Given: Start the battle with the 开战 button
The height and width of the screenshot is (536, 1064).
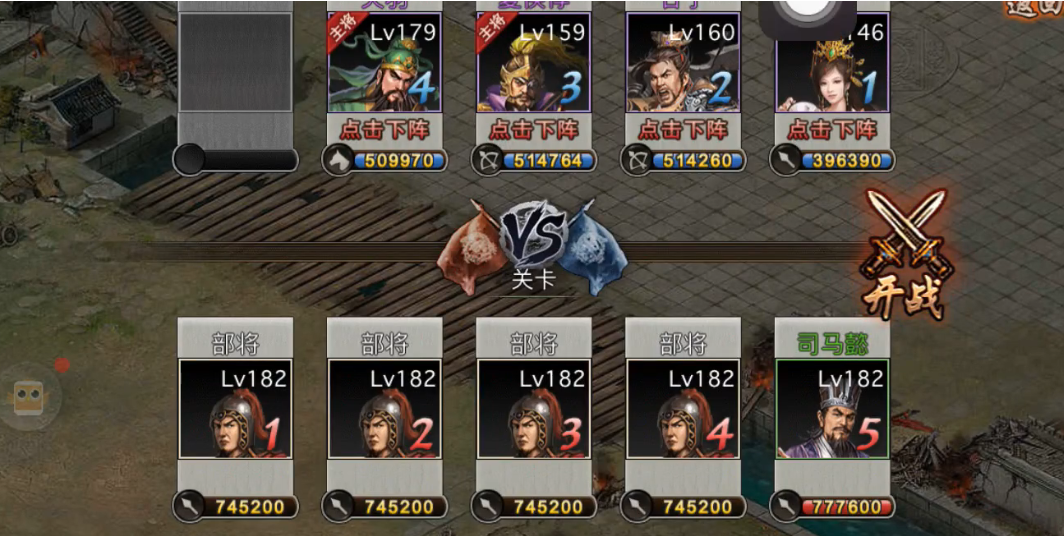Looking at the screenshot, I should coord(906,258).
